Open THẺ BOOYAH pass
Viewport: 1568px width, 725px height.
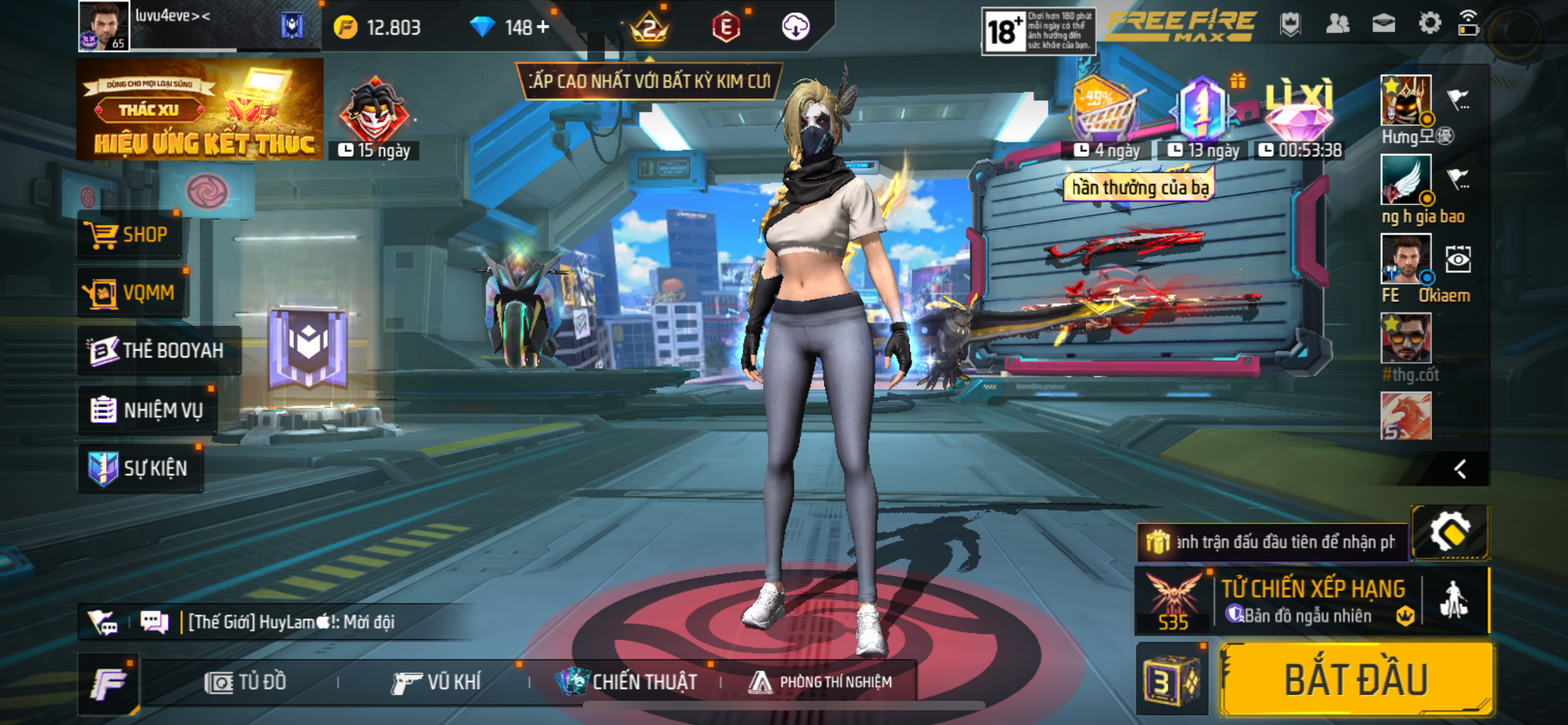click(x=157, y=351)
